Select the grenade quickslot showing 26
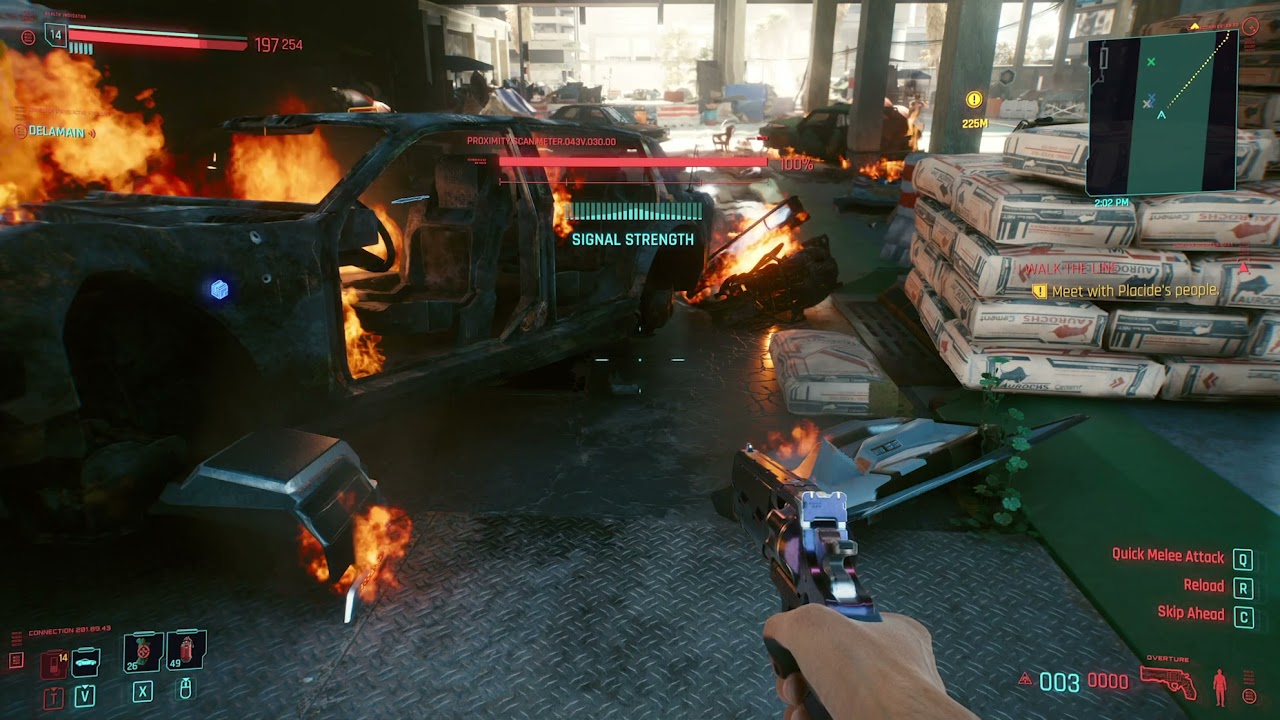 (x=143, y=652)
